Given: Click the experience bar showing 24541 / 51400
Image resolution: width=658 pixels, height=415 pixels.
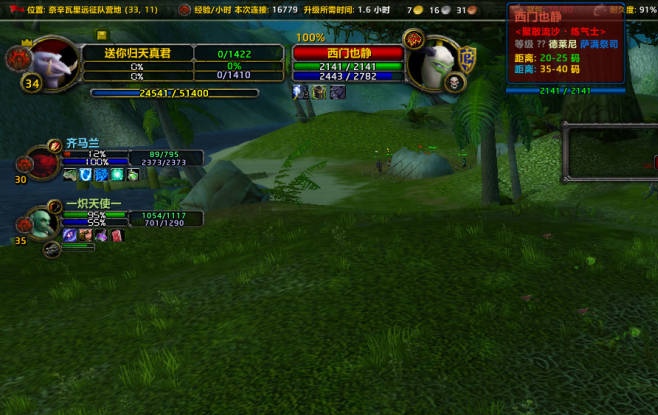Looking at the screenshot, I should (x=174, y=93).
